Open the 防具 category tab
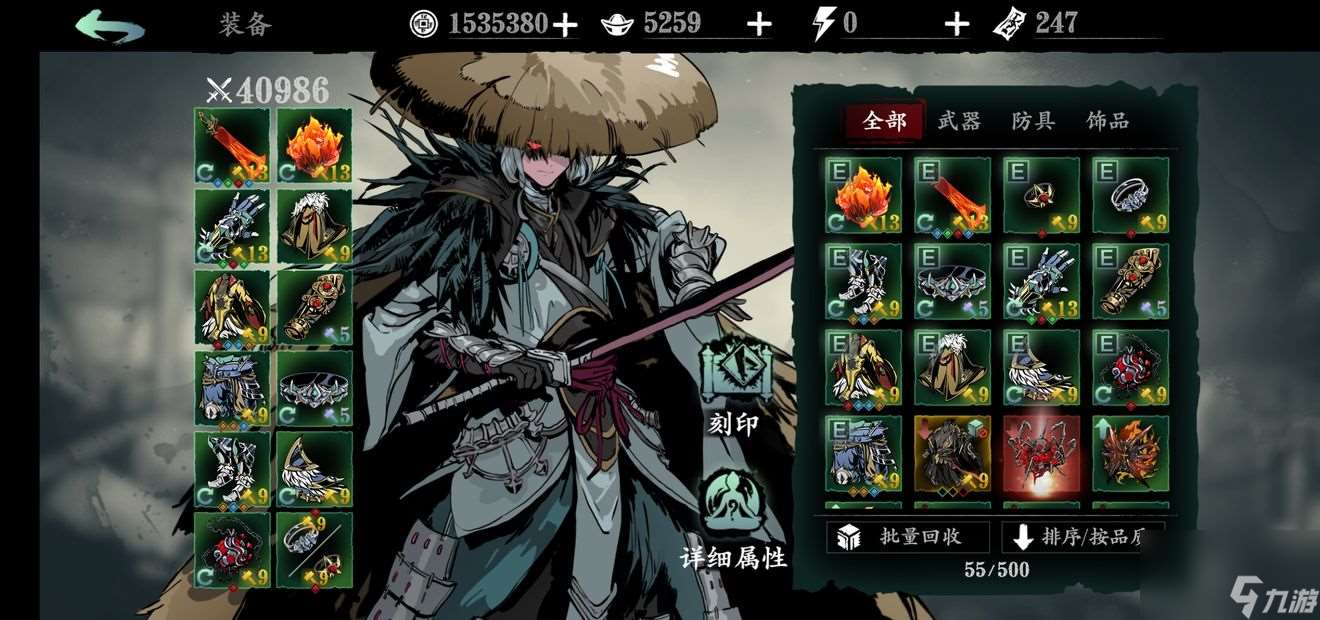Screen dimensions: 1320x620 tap(1033, 121)
